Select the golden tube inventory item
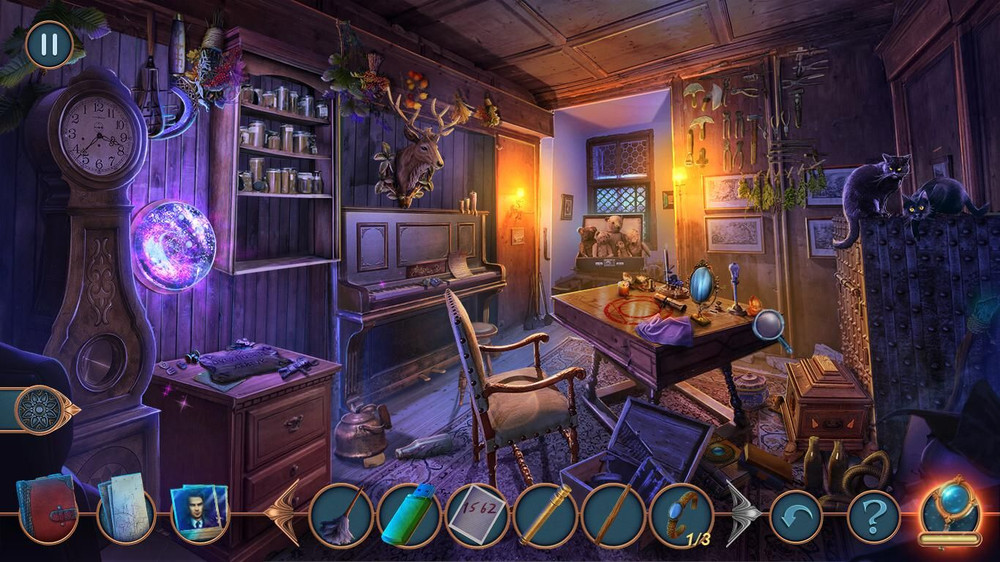This screenshot has height=562, width=1000. (x=545, y=515)
